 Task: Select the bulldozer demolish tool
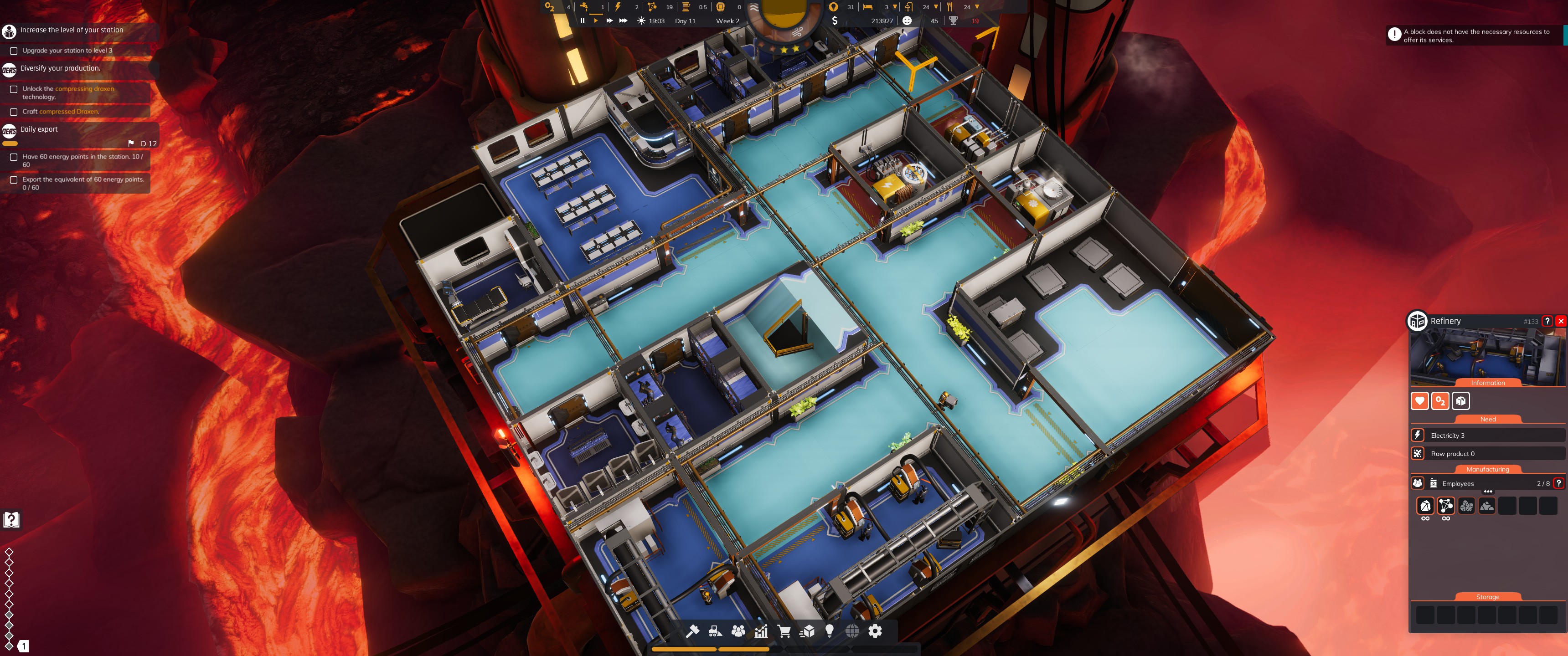tap(715, 631)
